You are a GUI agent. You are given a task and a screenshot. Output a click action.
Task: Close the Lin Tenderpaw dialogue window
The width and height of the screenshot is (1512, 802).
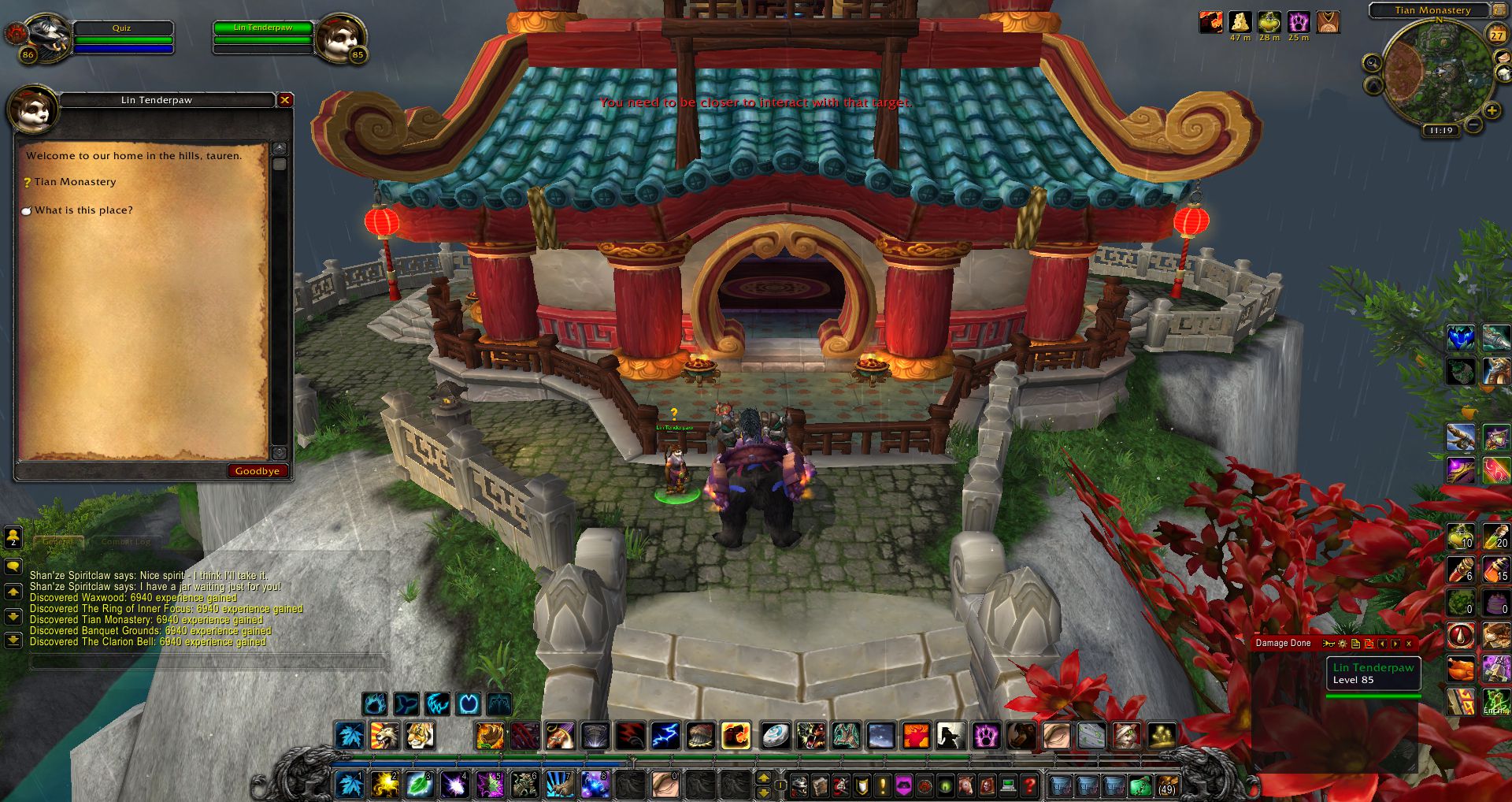click(x=285, y=100)
